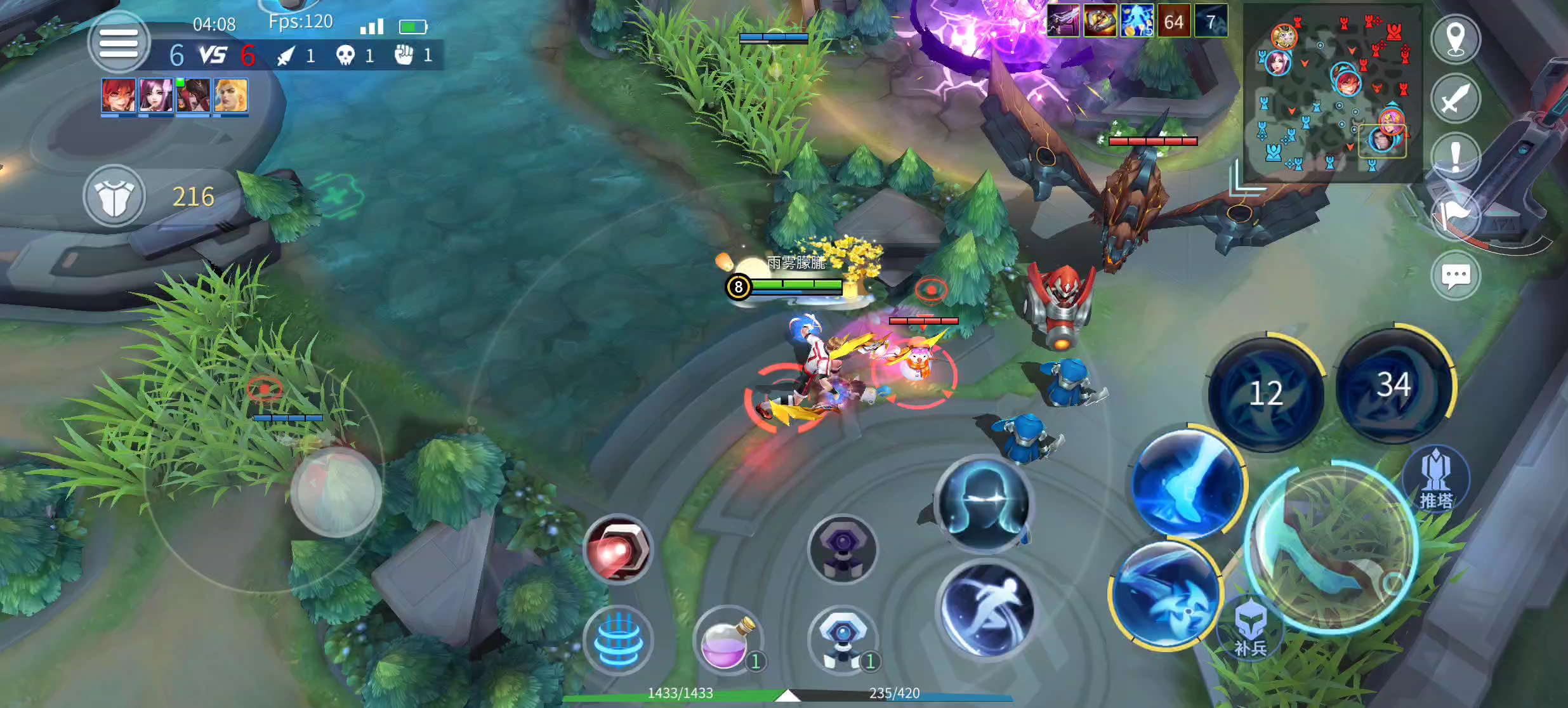This screenshot has width=1568, height=708.
Task: Cast the skill on 34 second cooldown
Action: (1393, 386)
